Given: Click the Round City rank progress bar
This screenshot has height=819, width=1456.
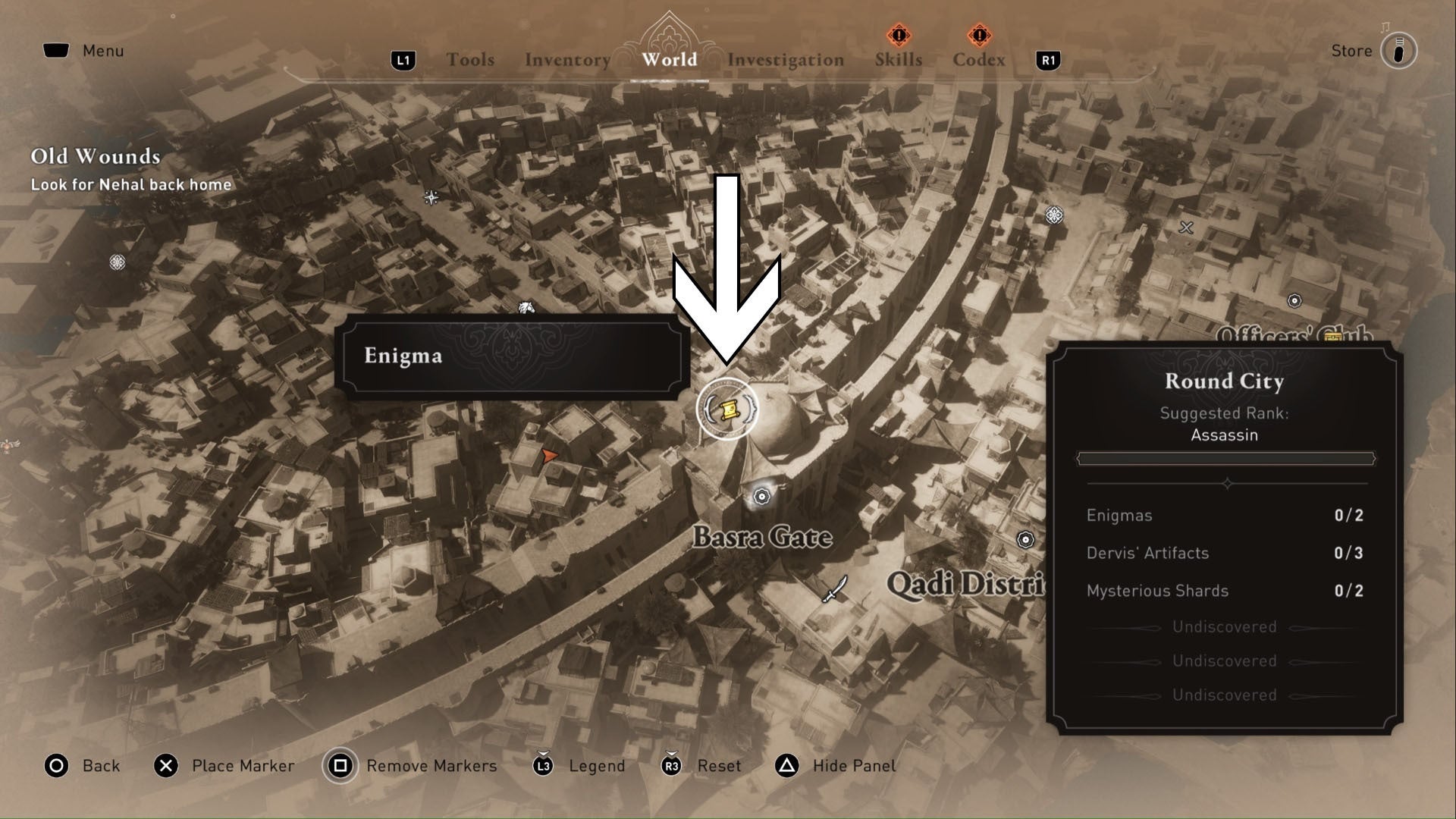Looking at the screenshot, I should point(1225,457).
